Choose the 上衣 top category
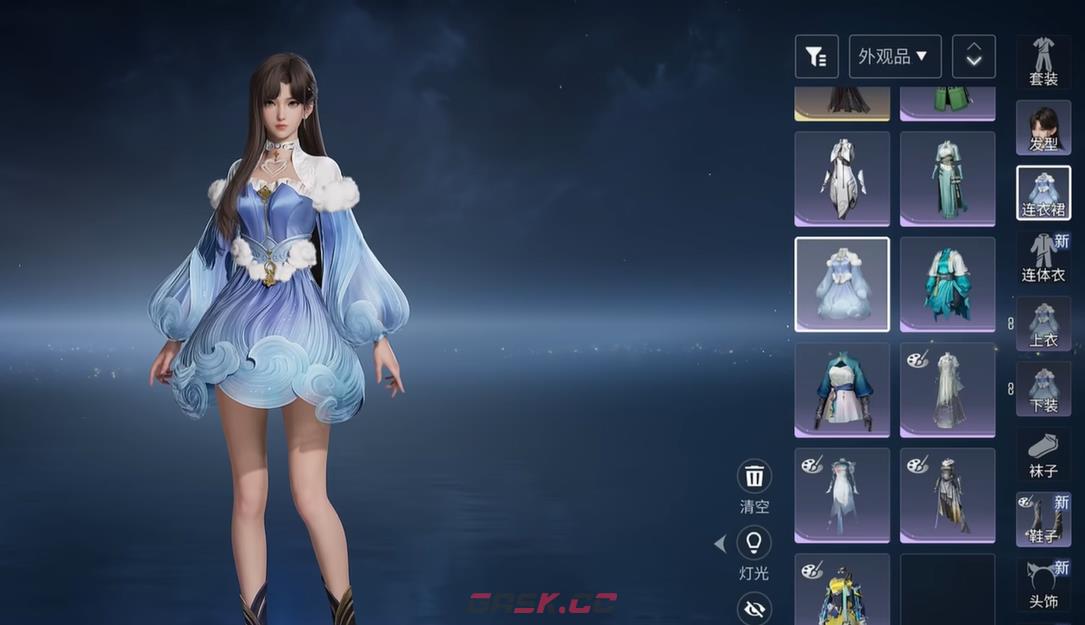This screenshot has height=625, width=1085. (x=1043, y=324)
